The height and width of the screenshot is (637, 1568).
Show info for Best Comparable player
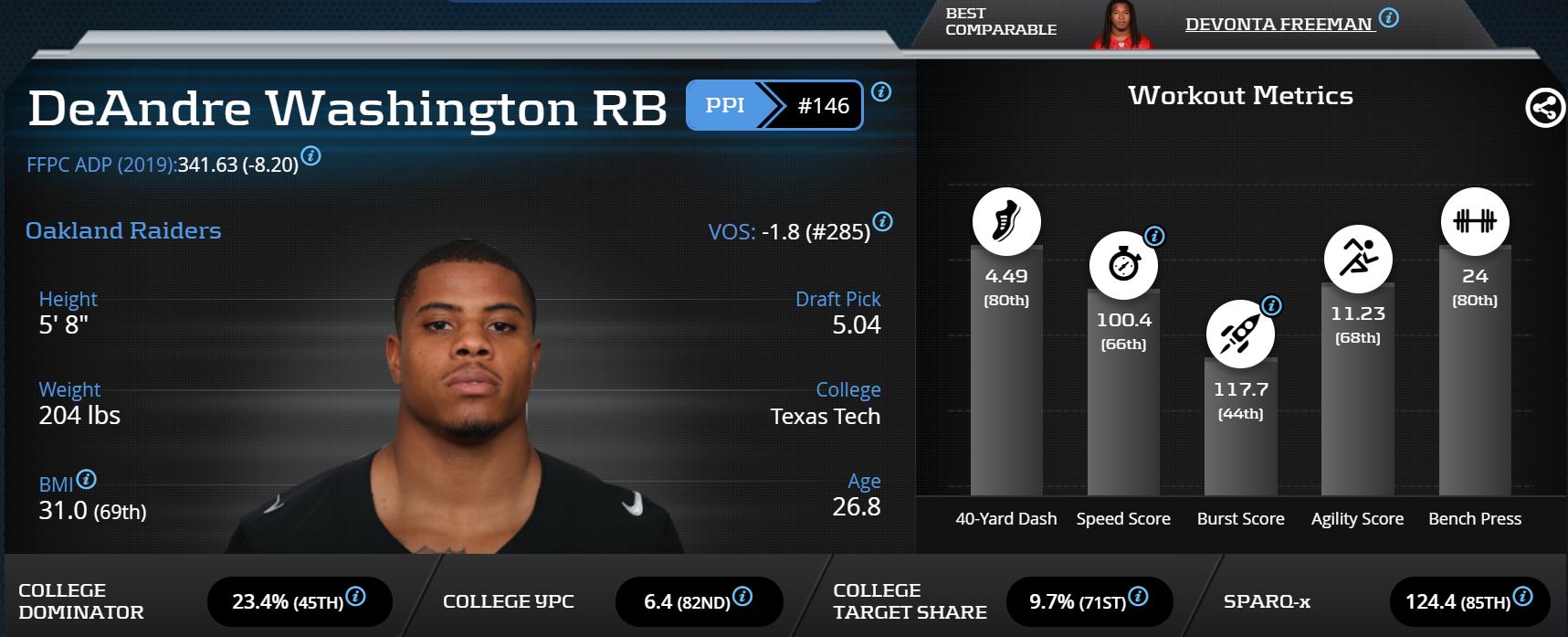pyautogui.click(x=1388, y=17)
